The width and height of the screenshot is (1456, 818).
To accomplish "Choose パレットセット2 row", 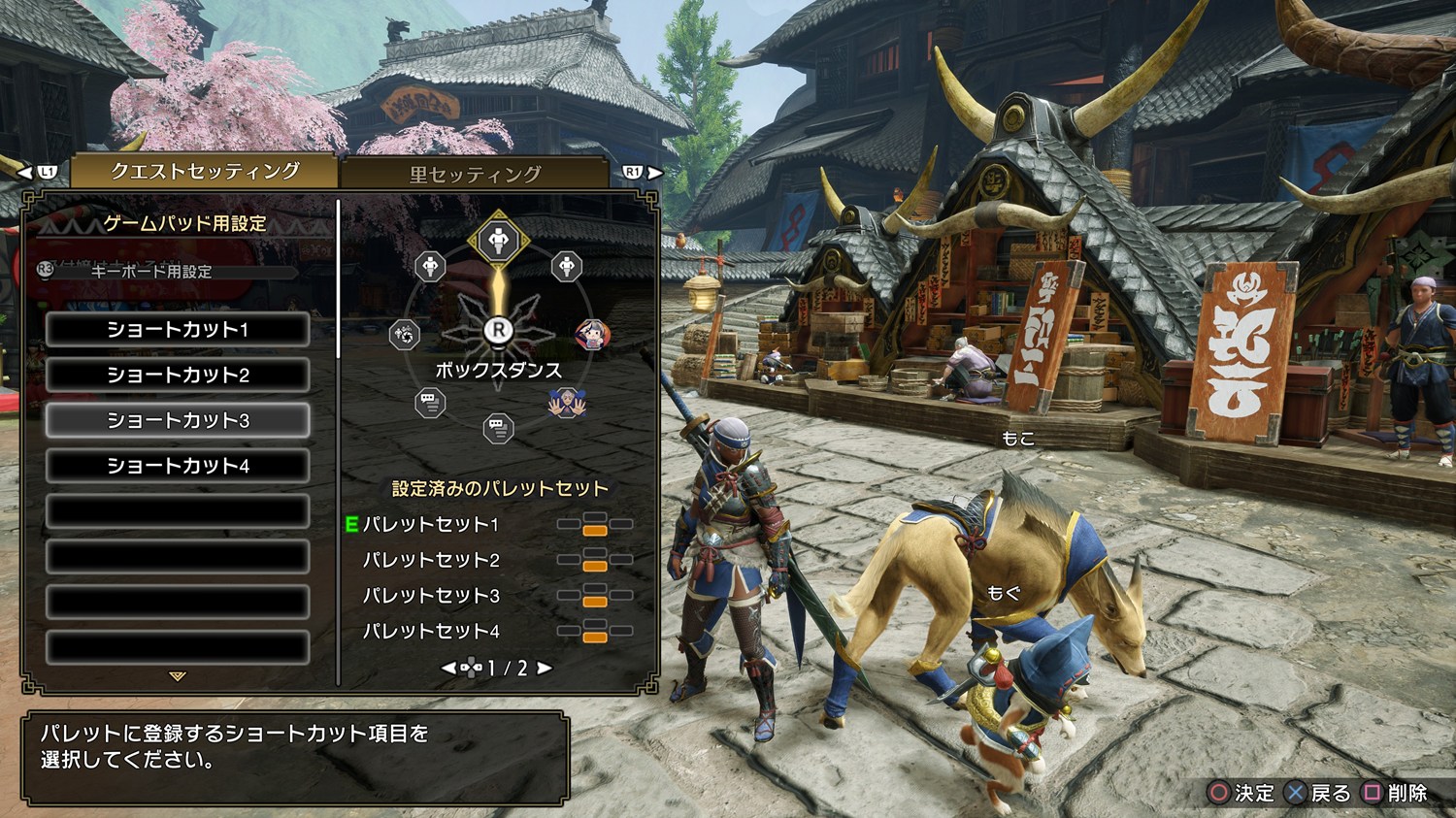I will coord(431,560).
